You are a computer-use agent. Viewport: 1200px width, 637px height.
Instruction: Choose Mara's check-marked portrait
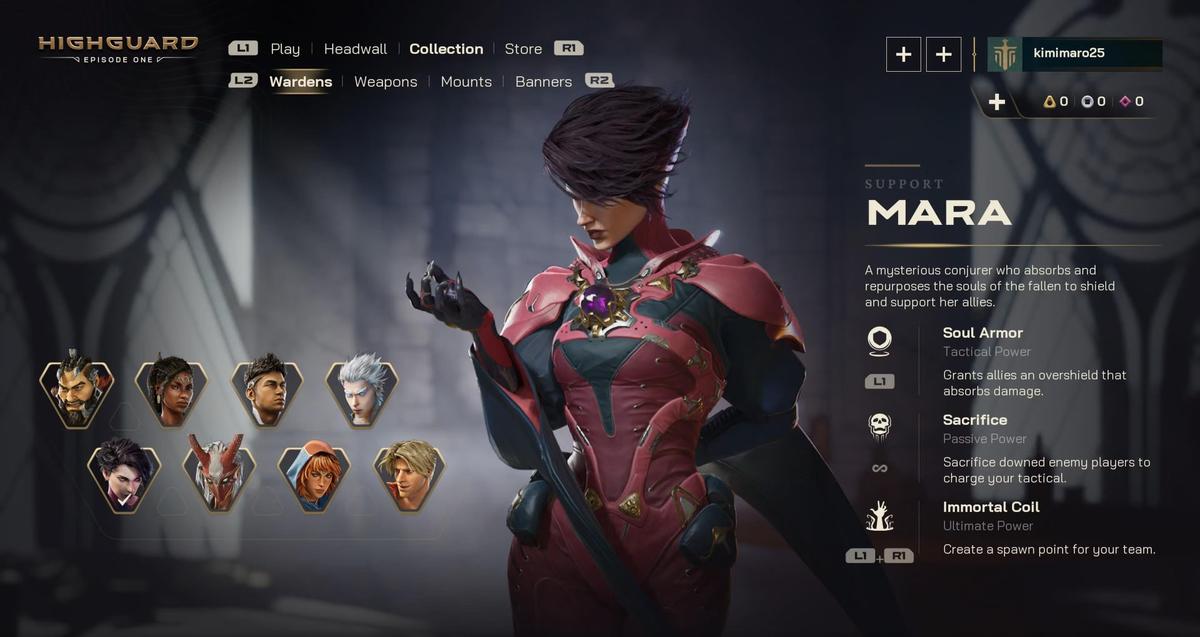click(x=124, y=476)
